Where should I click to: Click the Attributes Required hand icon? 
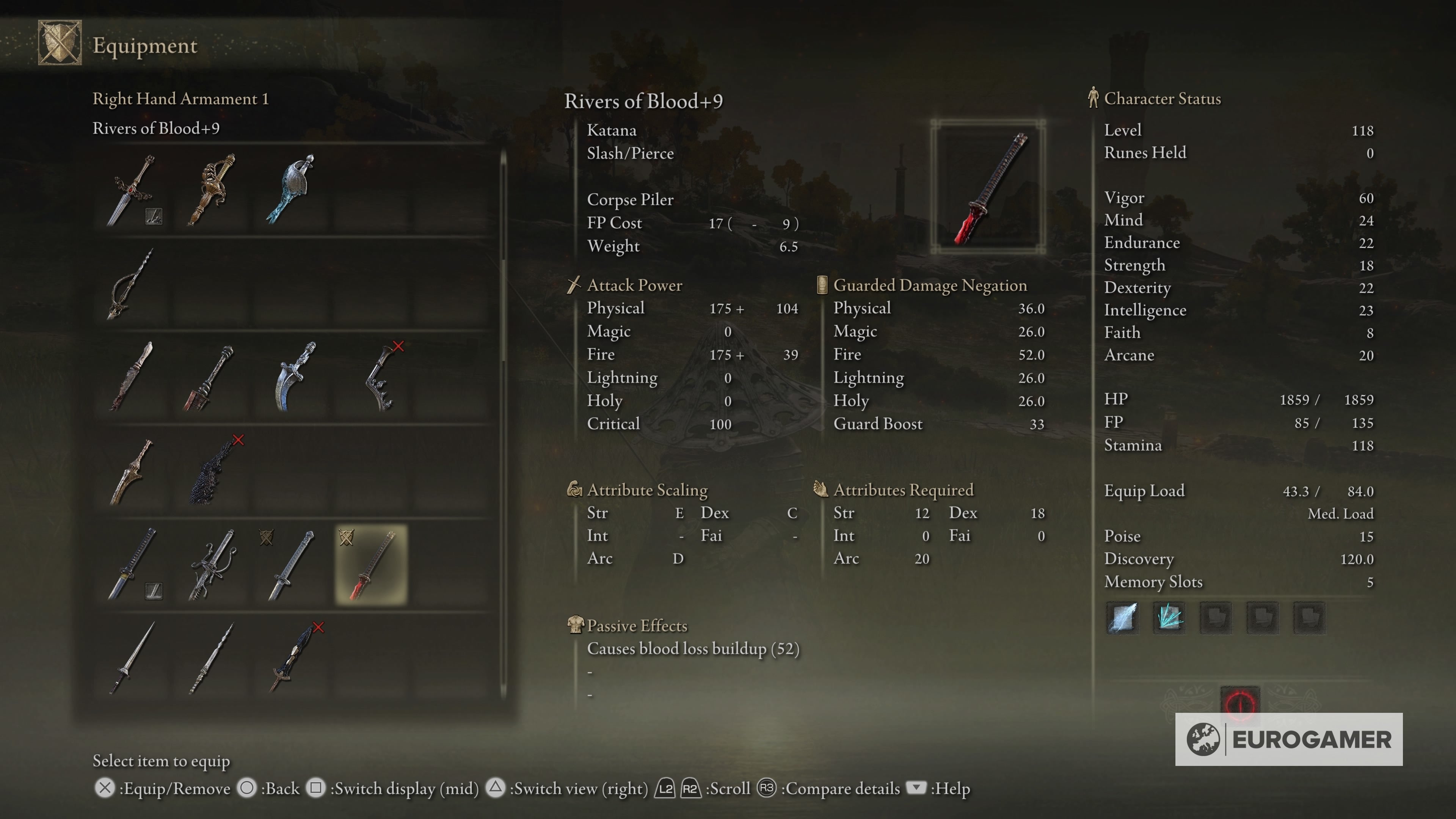tap(821, 490)
